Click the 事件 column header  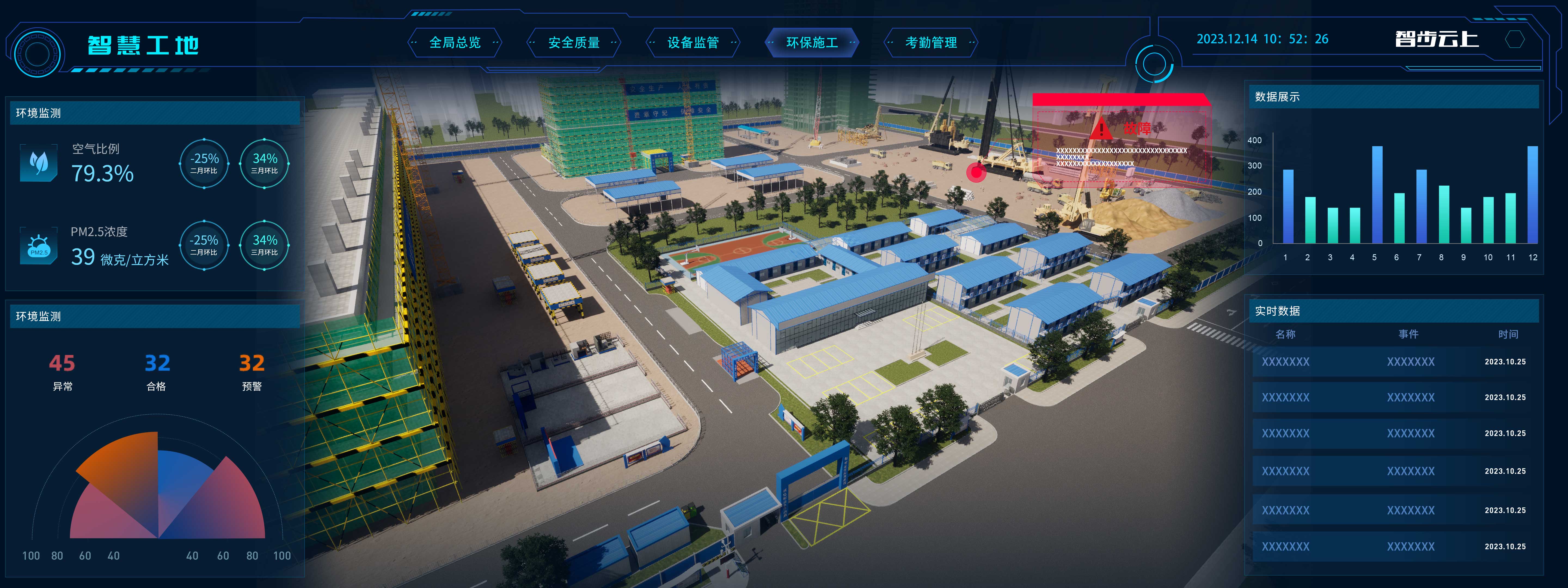(x=1408, y=334)
